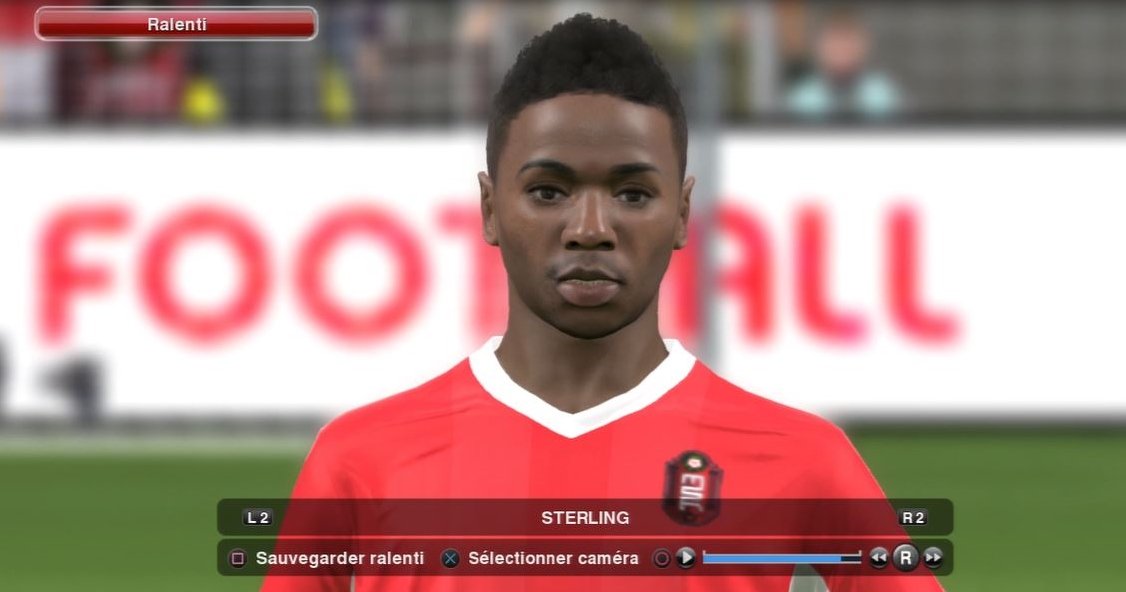Select the STERLING player name bar
1126x592 pixels.
coord(585,518)
